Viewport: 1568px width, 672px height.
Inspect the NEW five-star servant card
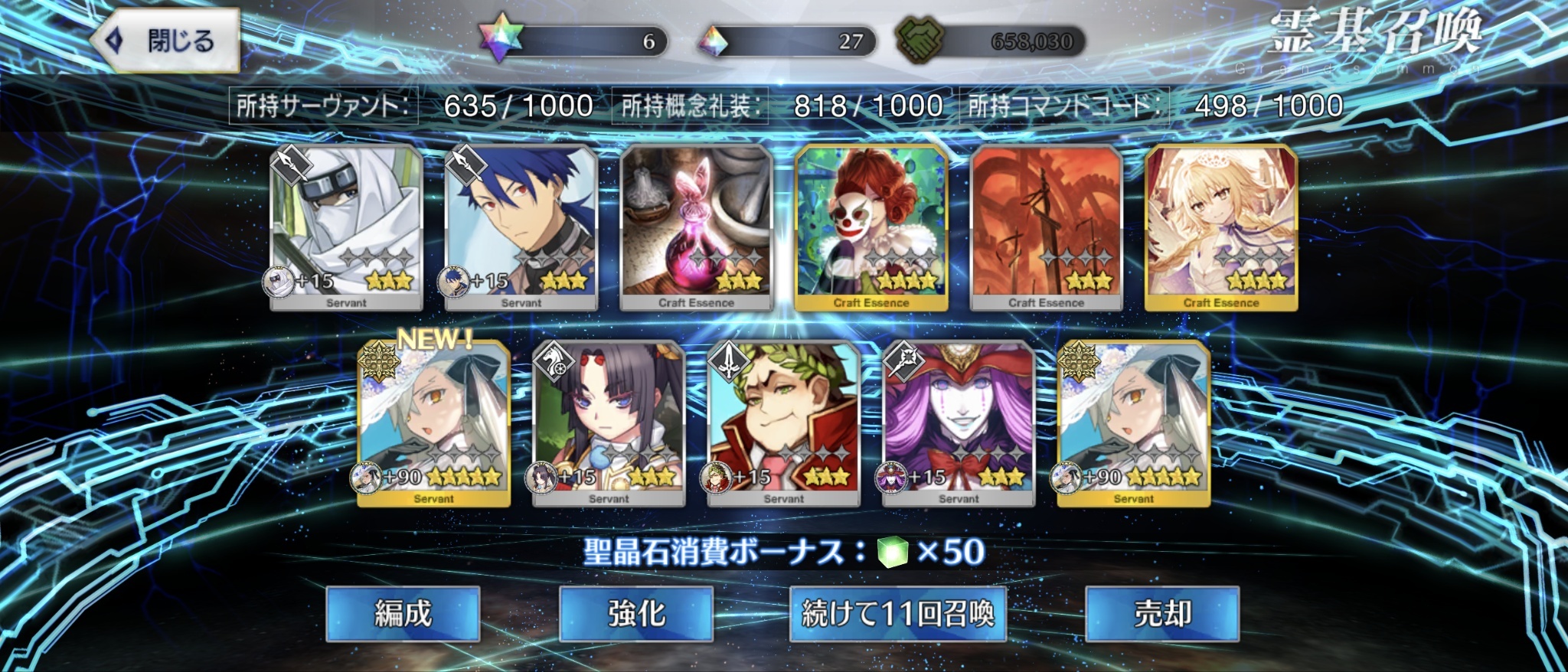[x=433, y=422]
